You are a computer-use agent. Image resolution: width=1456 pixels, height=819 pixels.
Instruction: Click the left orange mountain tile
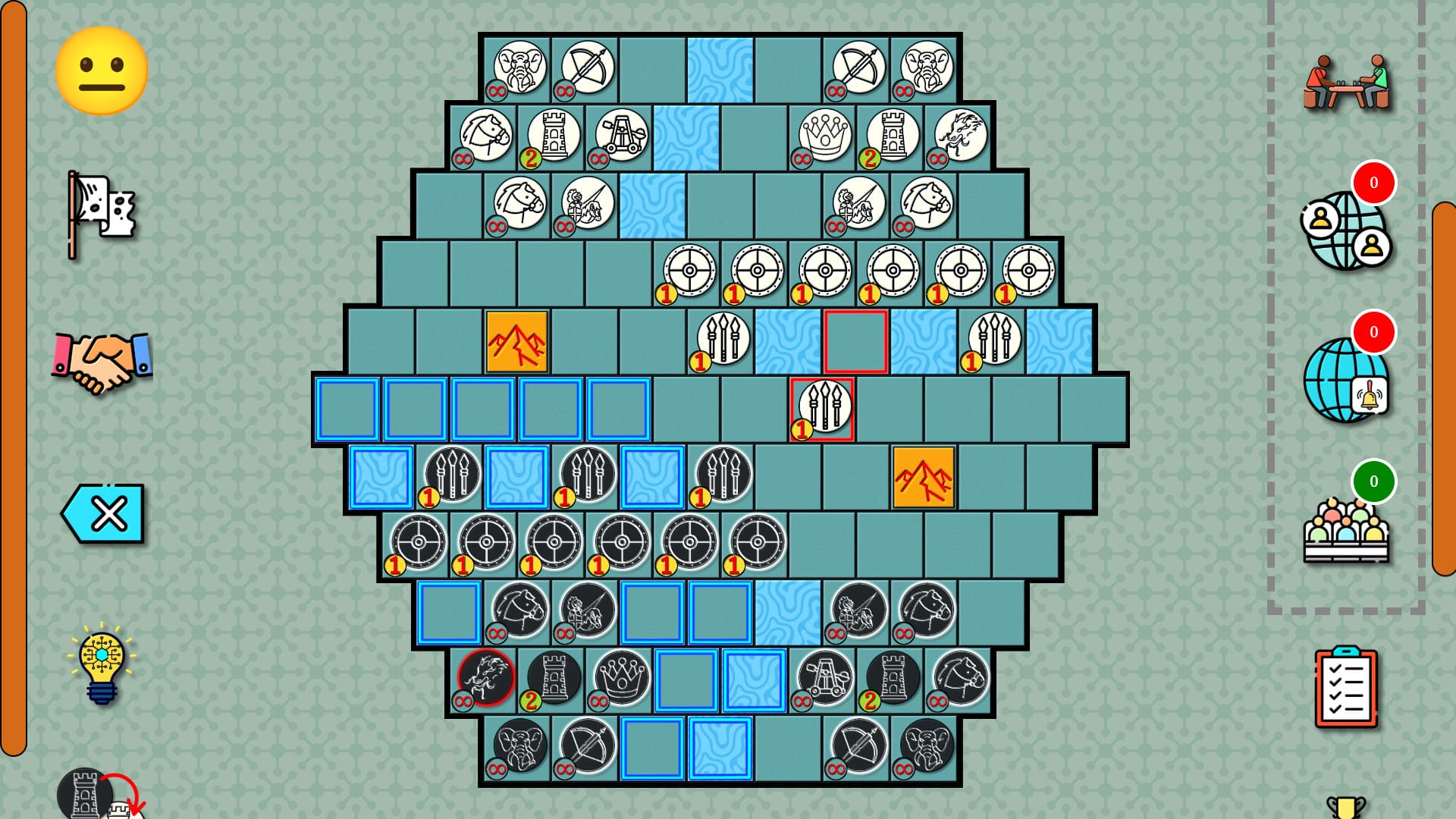coord(516,340)
